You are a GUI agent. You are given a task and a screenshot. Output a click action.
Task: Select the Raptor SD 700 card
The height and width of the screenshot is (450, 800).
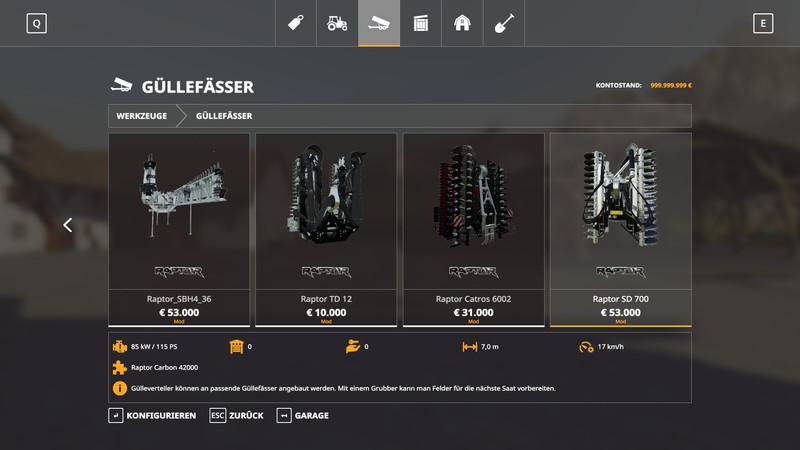(x=620, y=229)
